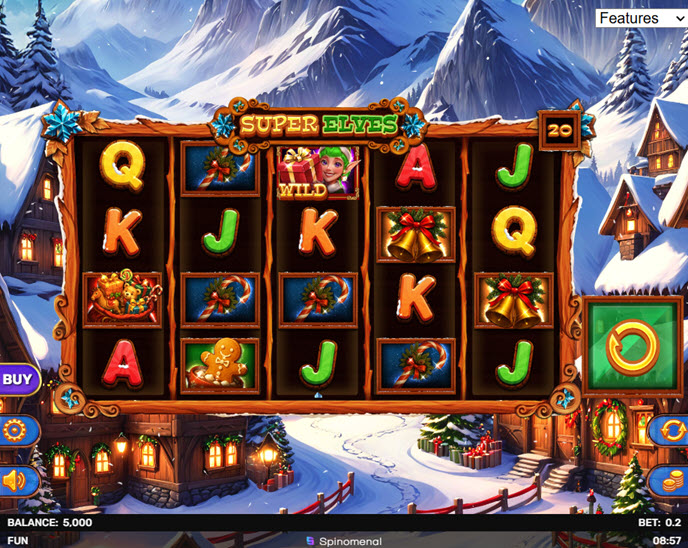Open settings via the gear icon
This screenshot has width=688, height=548.
tap(17, 431)
